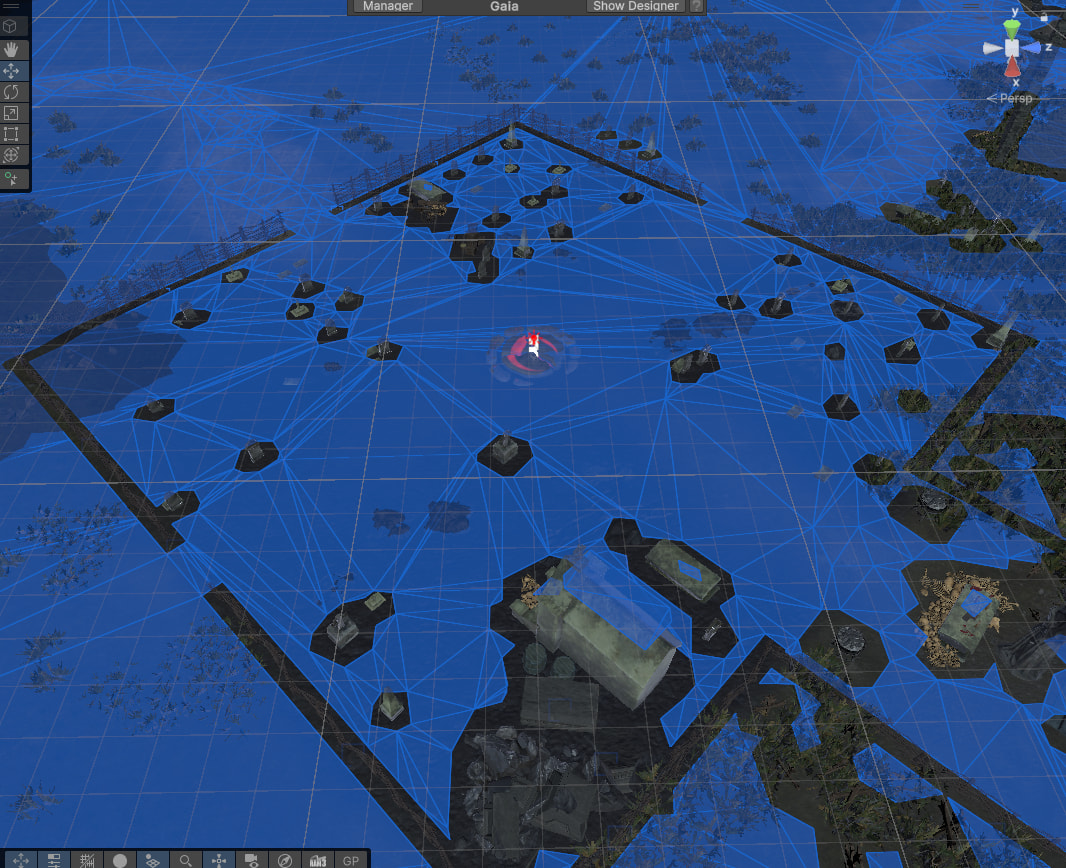Viewport: 1066px width, 868px height.
Task: Open Gaia help question mark button
Action: [697, 6]
